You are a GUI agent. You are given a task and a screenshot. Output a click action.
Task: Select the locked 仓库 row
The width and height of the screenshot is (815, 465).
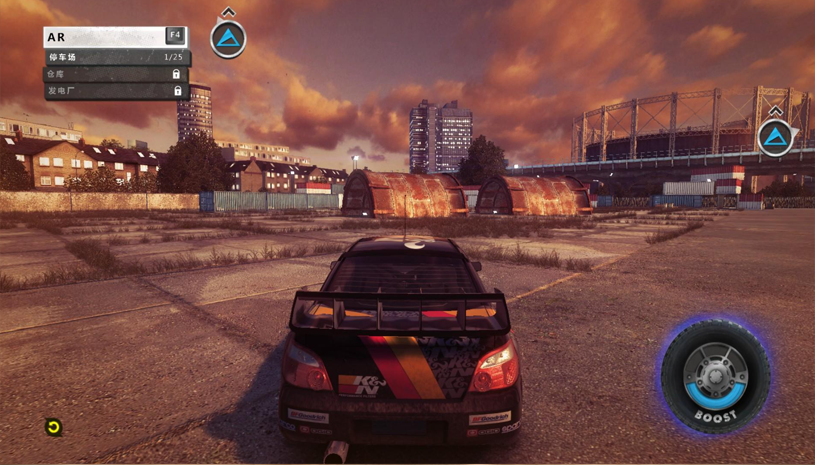(x=116, y=74)
